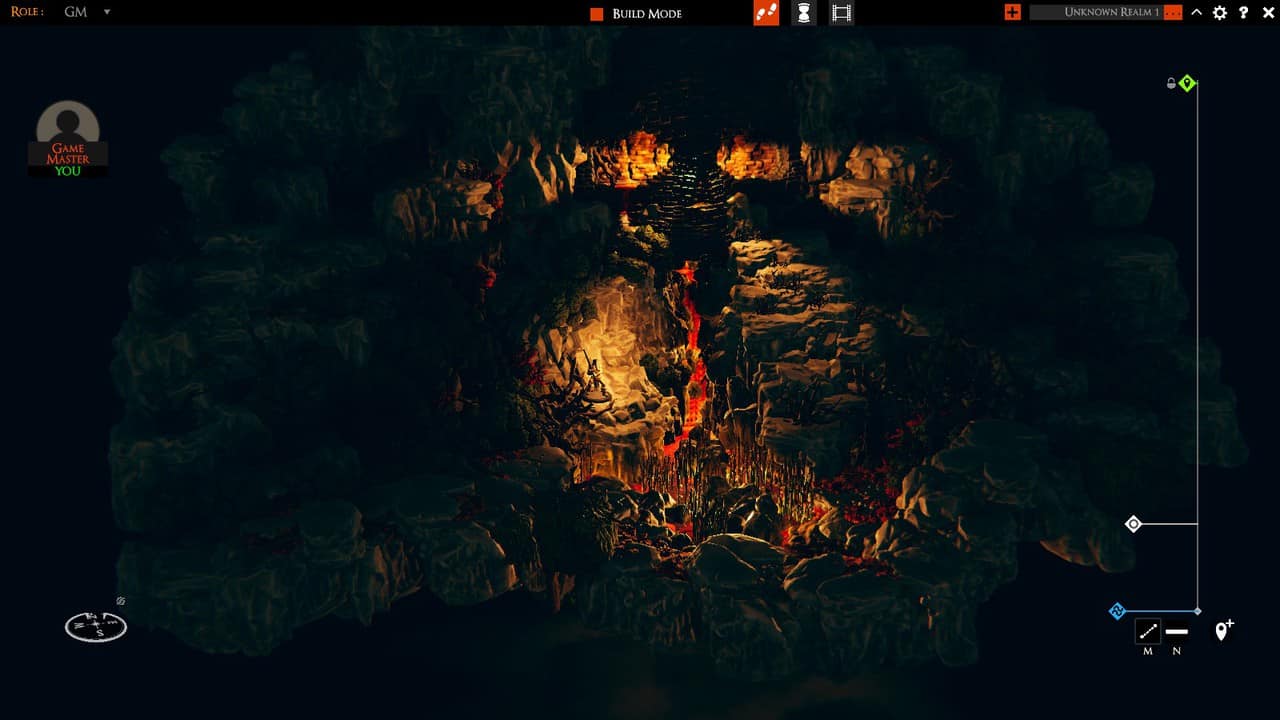Click the blue water-level diamond marker
Image resolution: width=1280 pixels, height=720 pixels.
point(1117,610)
